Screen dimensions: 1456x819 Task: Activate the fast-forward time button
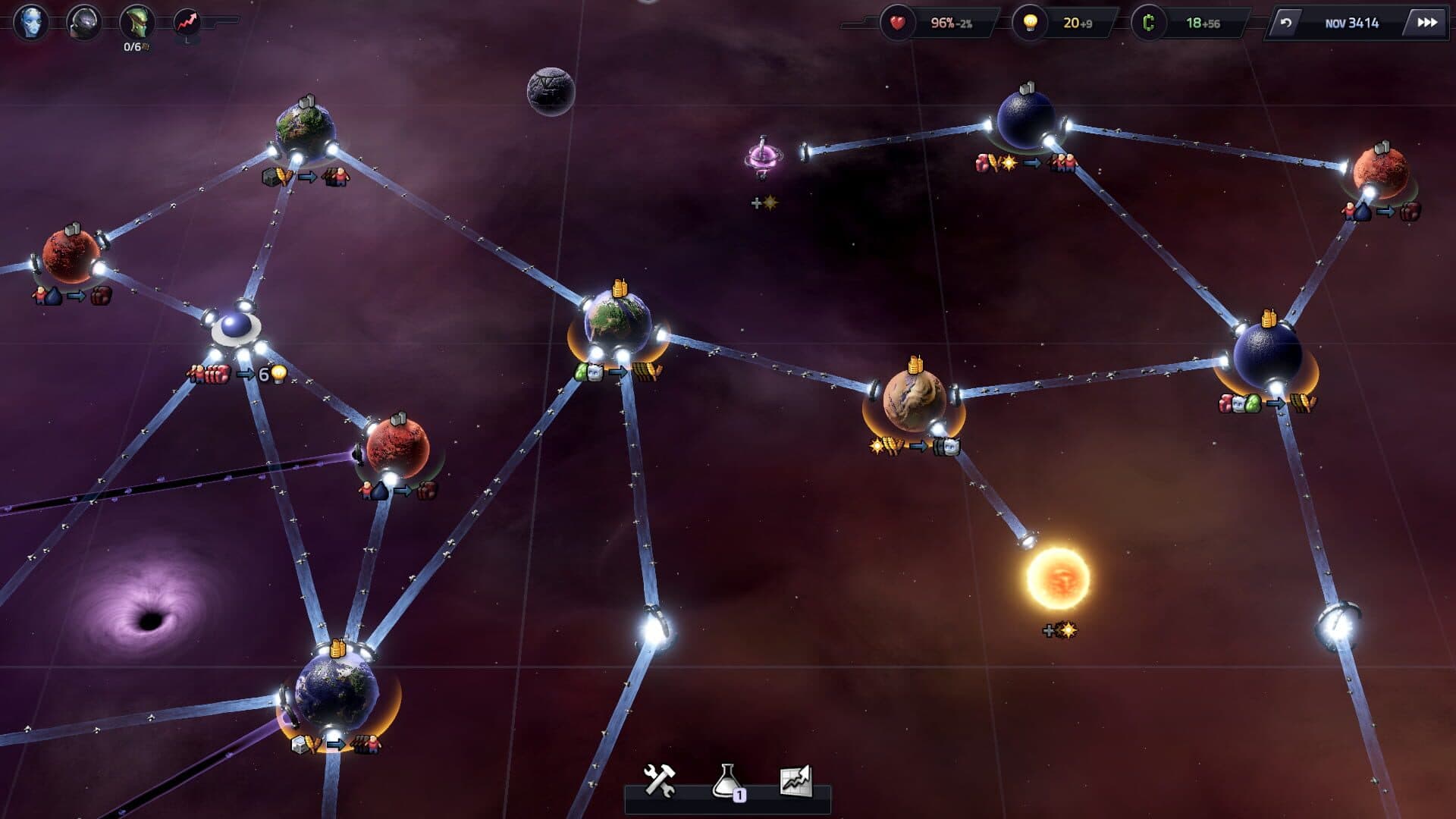(x=1426, y=23)
